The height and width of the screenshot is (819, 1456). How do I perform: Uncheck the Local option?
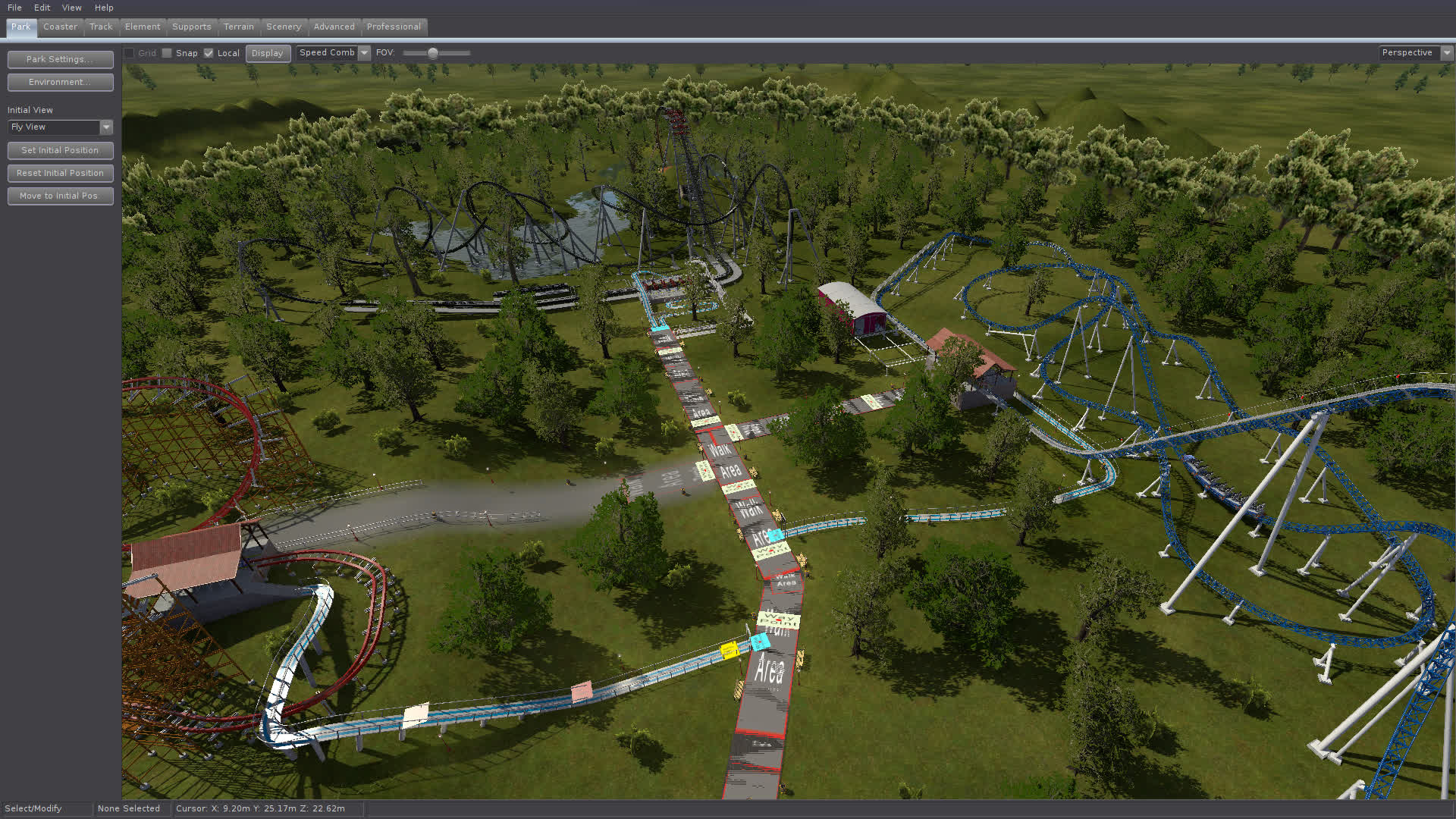click(x=209, y=53)
